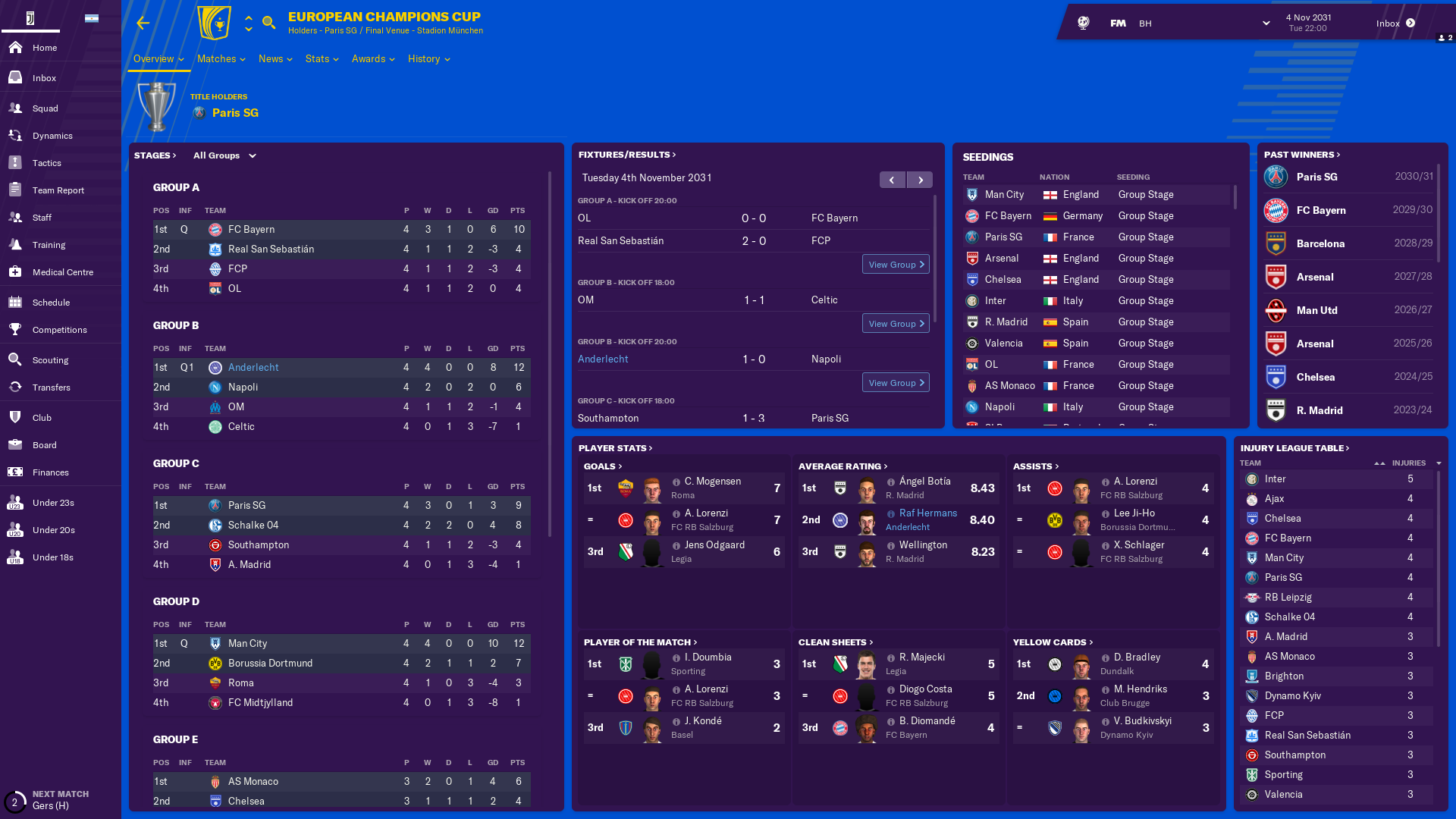1456x819 pixels.
Task: Open the Squad menu entry
Action: click(45, 108)
